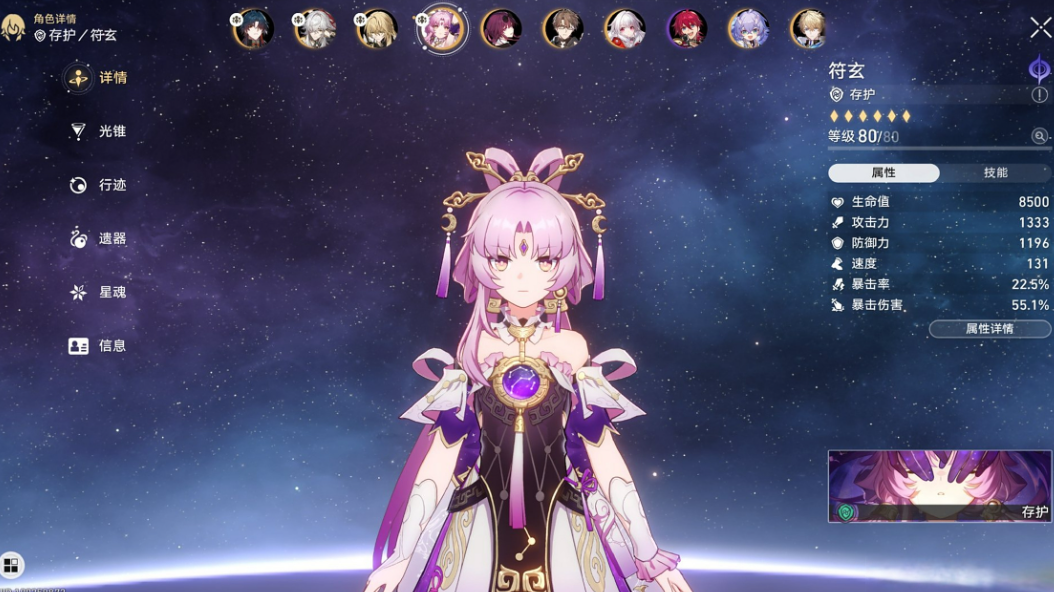Close the character details screen
The width and height of the screenshot is (1054, 592).
tap(1040, 28)
